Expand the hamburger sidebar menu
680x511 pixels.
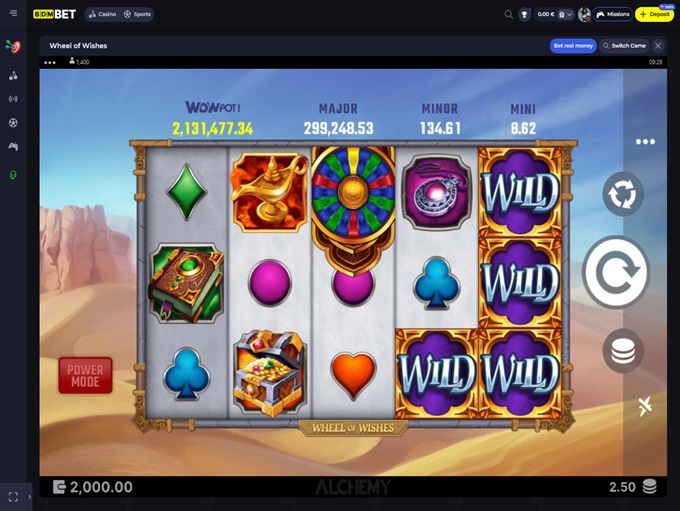(x=13, y=14)
